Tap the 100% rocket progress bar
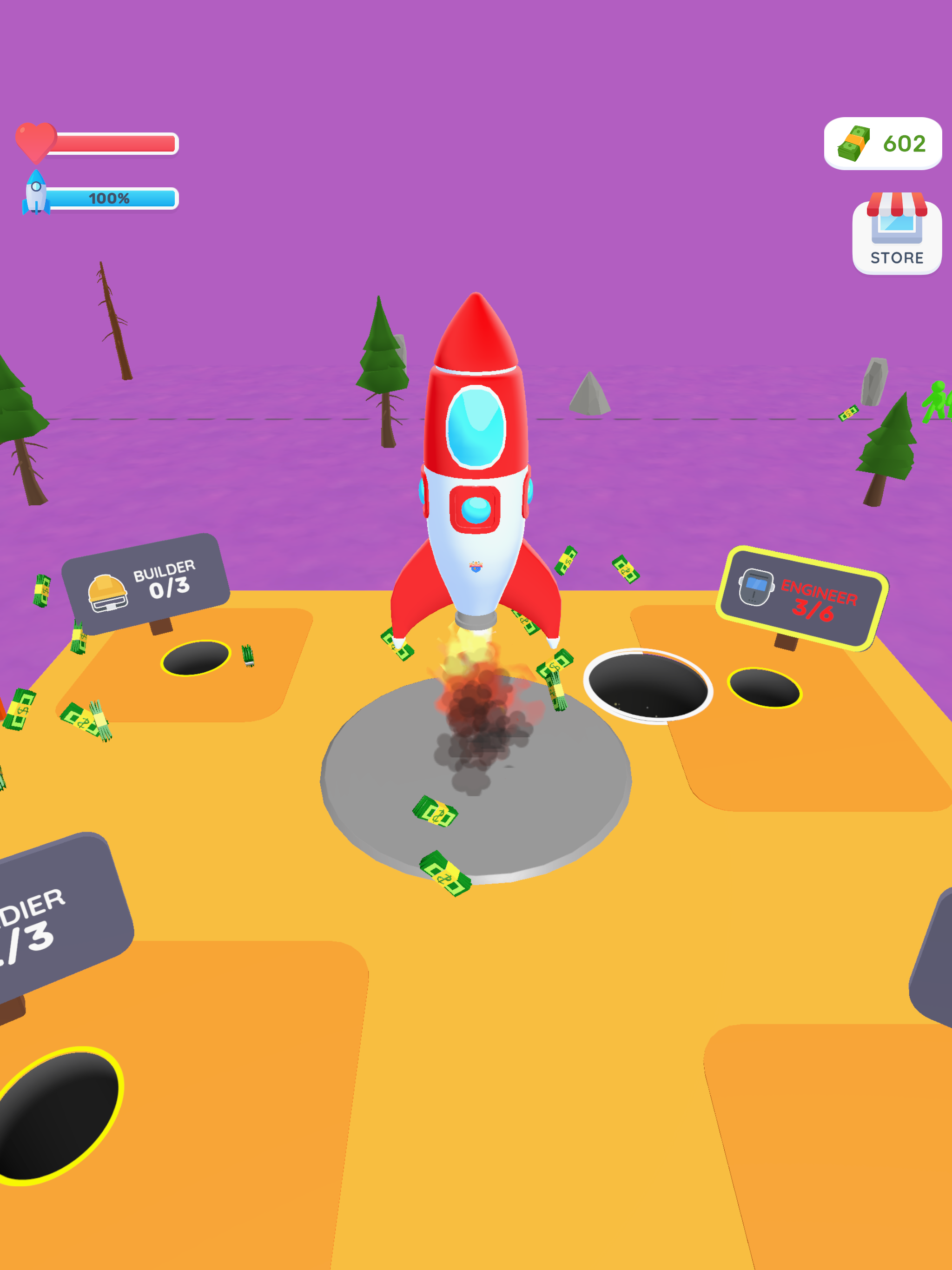This screenshot has height=1270, width=952. click(112, 198)
